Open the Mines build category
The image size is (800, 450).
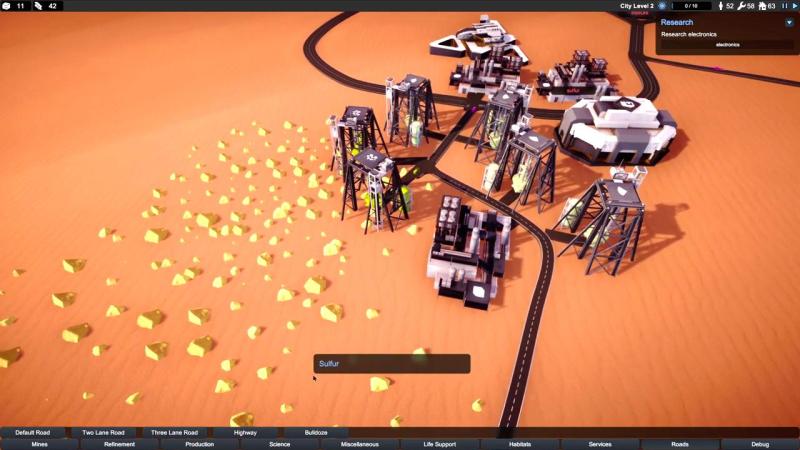coord(40,444)
